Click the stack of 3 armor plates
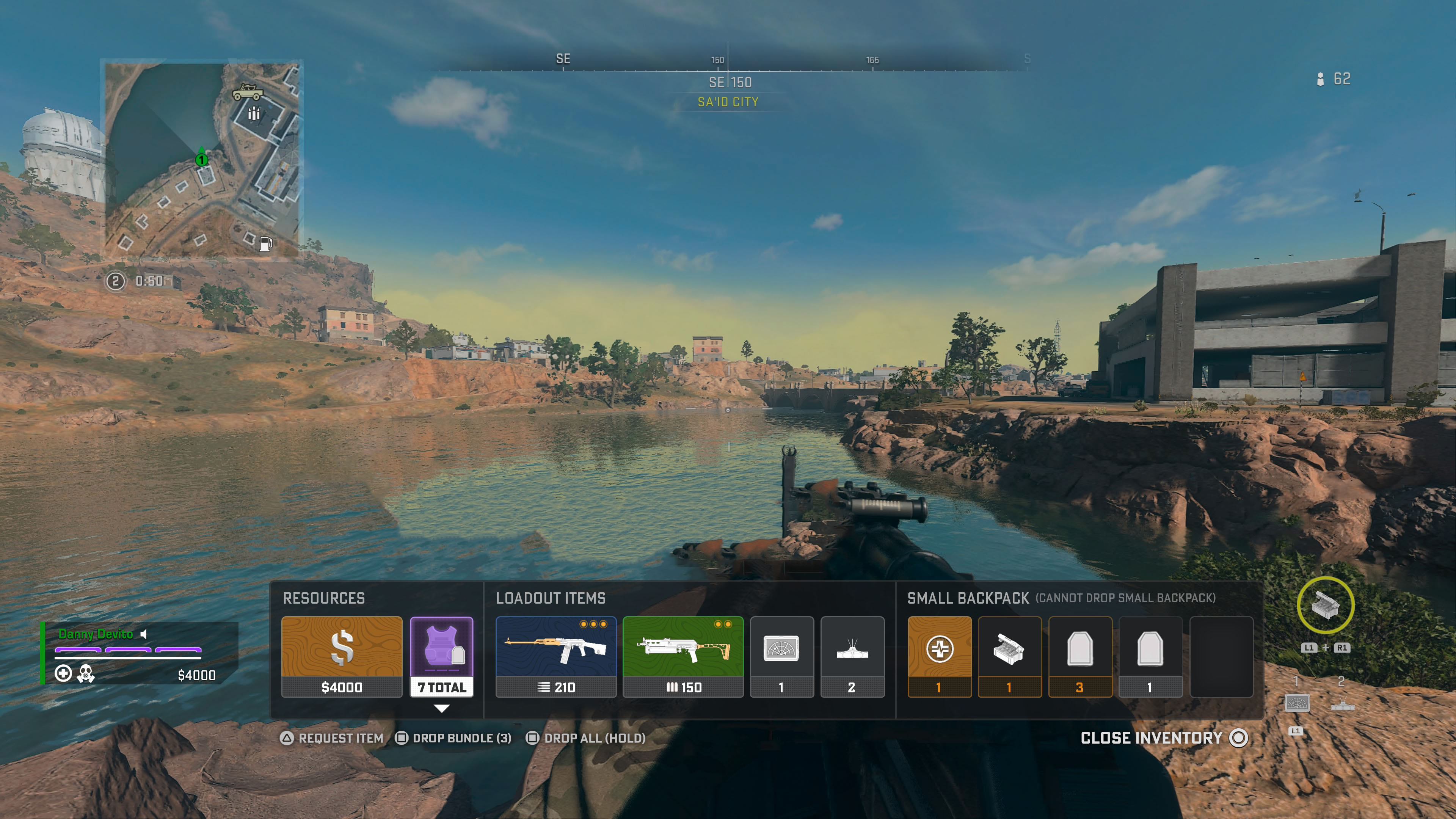 point(1080,656)
